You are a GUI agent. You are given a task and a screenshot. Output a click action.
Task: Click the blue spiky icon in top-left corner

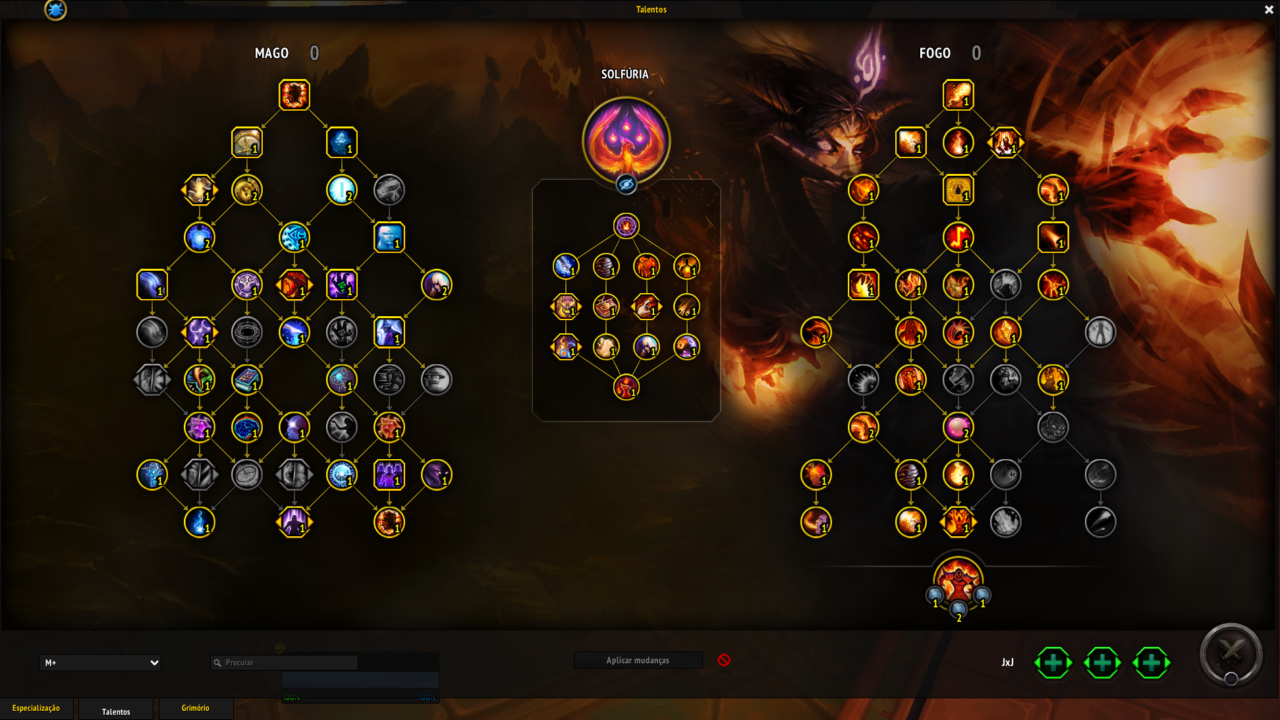(56, 10)
